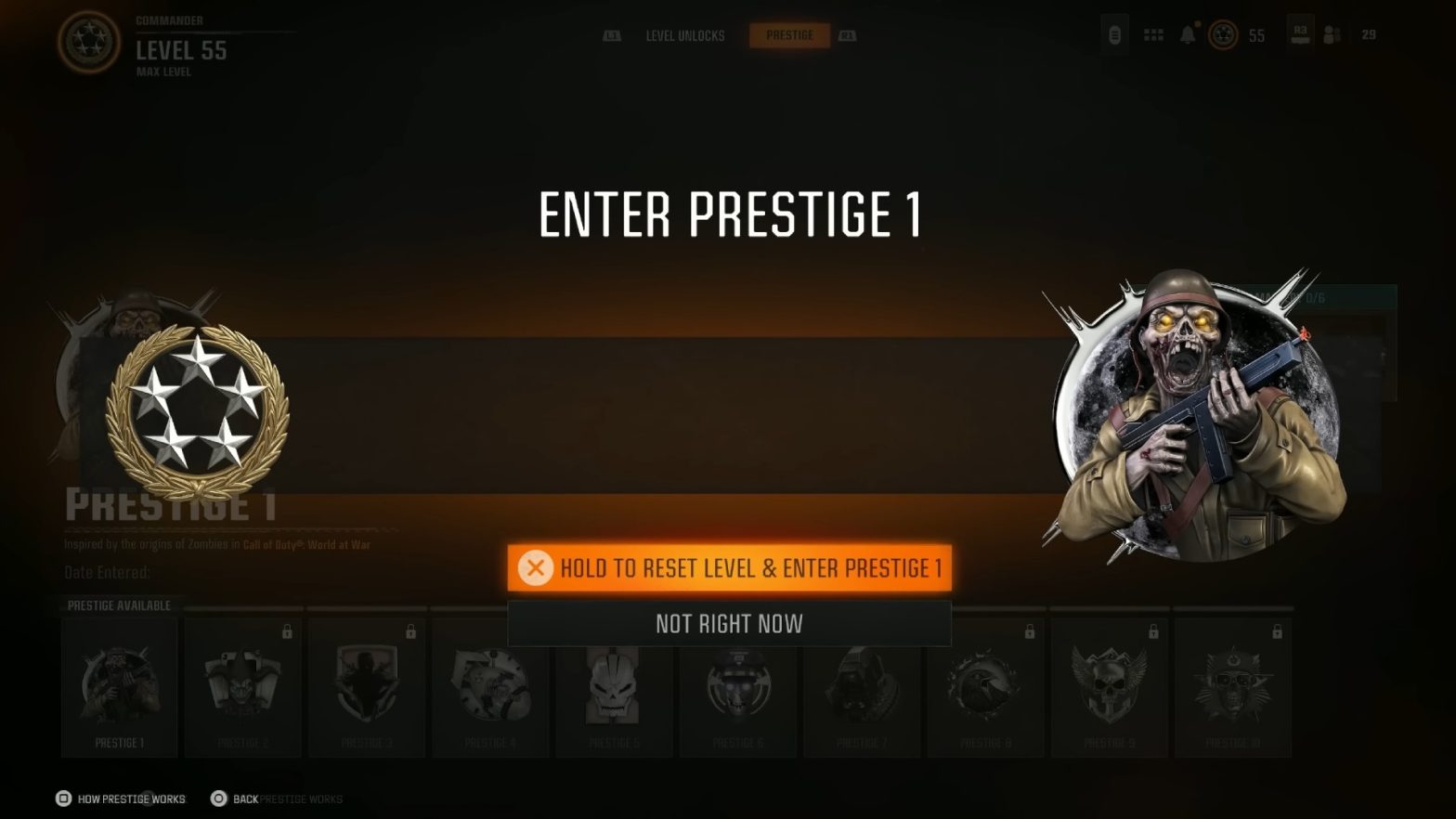Select the Prestige 1 tile under Prestige Available
1456x819 pixels.
click(119, 685)
